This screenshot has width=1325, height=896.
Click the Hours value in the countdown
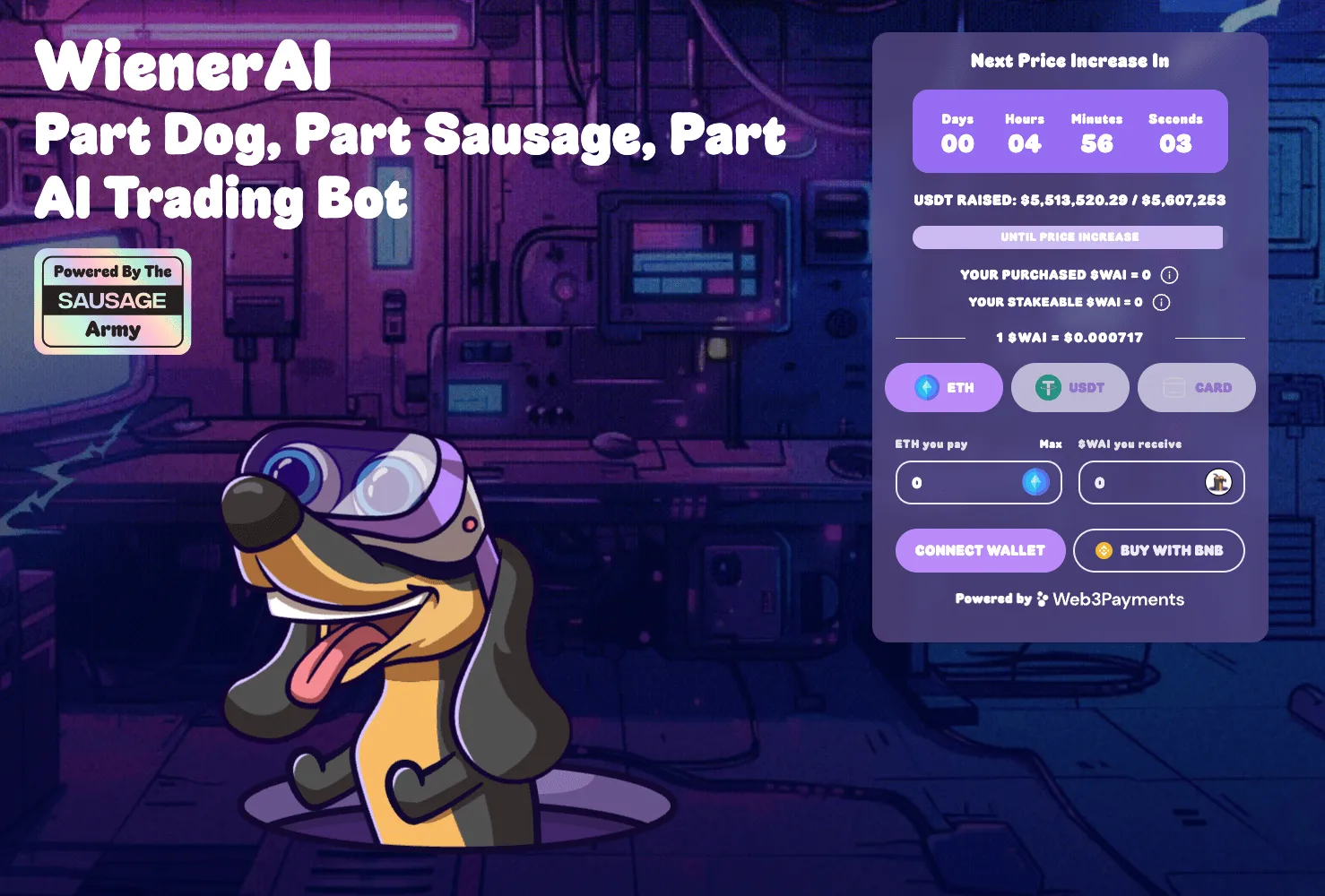click(1025, 143)
